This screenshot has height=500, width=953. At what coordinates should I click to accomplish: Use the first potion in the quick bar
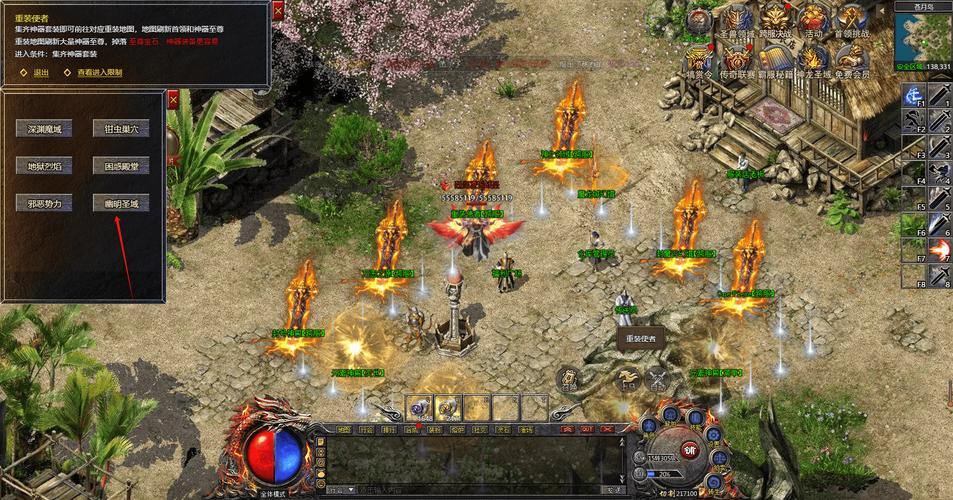click(x=417, y=406)
